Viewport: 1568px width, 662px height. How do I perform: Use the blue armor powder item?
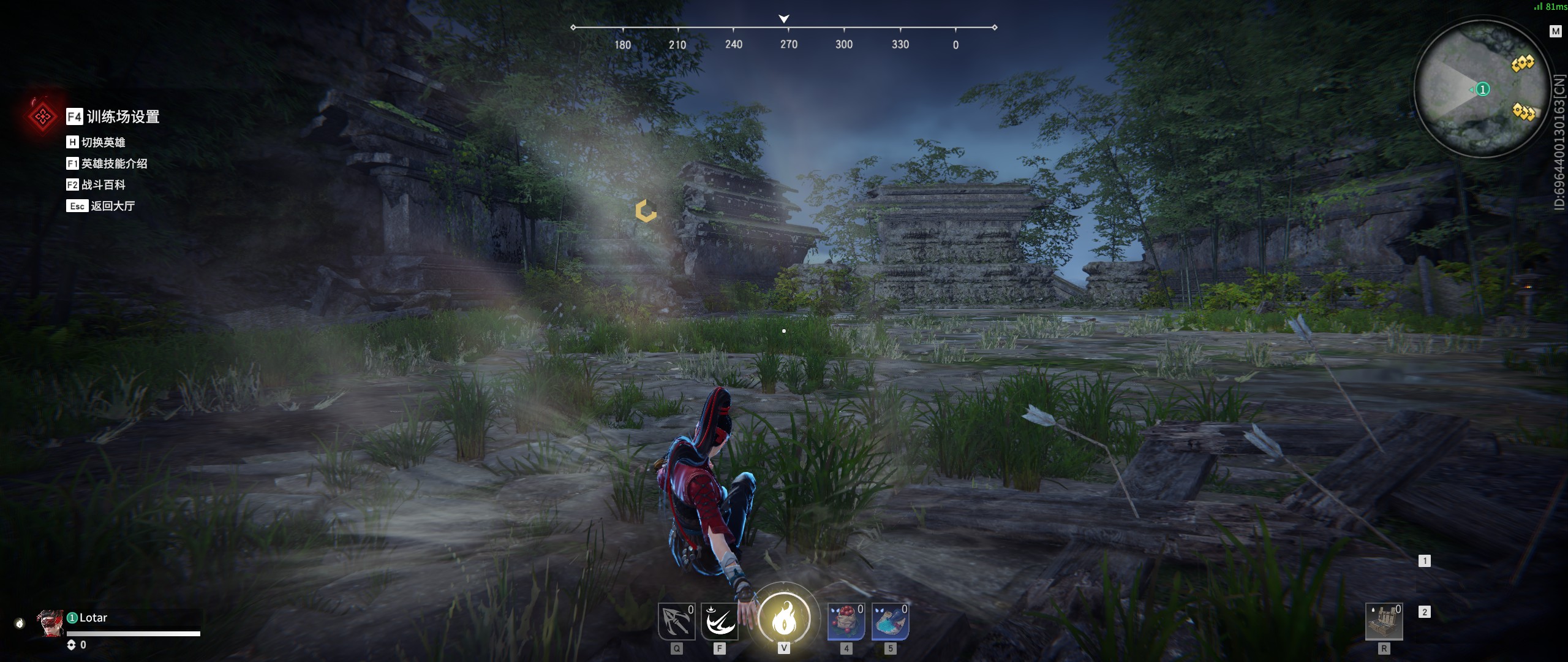[890, 622]
